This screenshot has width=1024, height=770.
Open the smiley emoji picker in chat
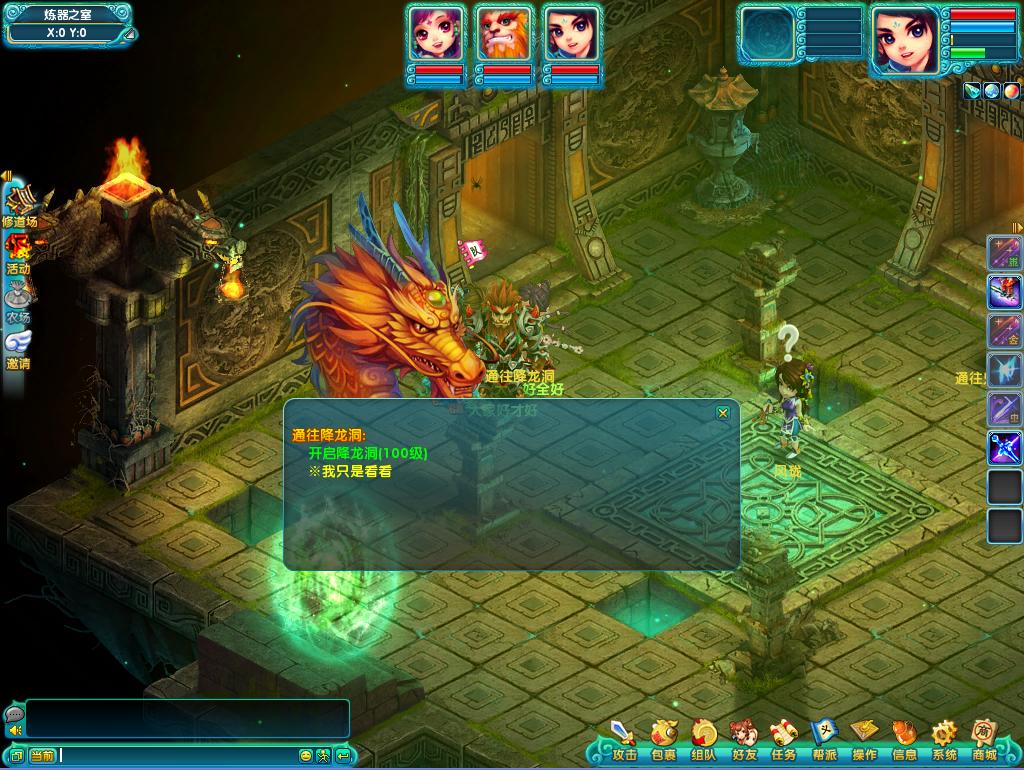coord(306,755)
